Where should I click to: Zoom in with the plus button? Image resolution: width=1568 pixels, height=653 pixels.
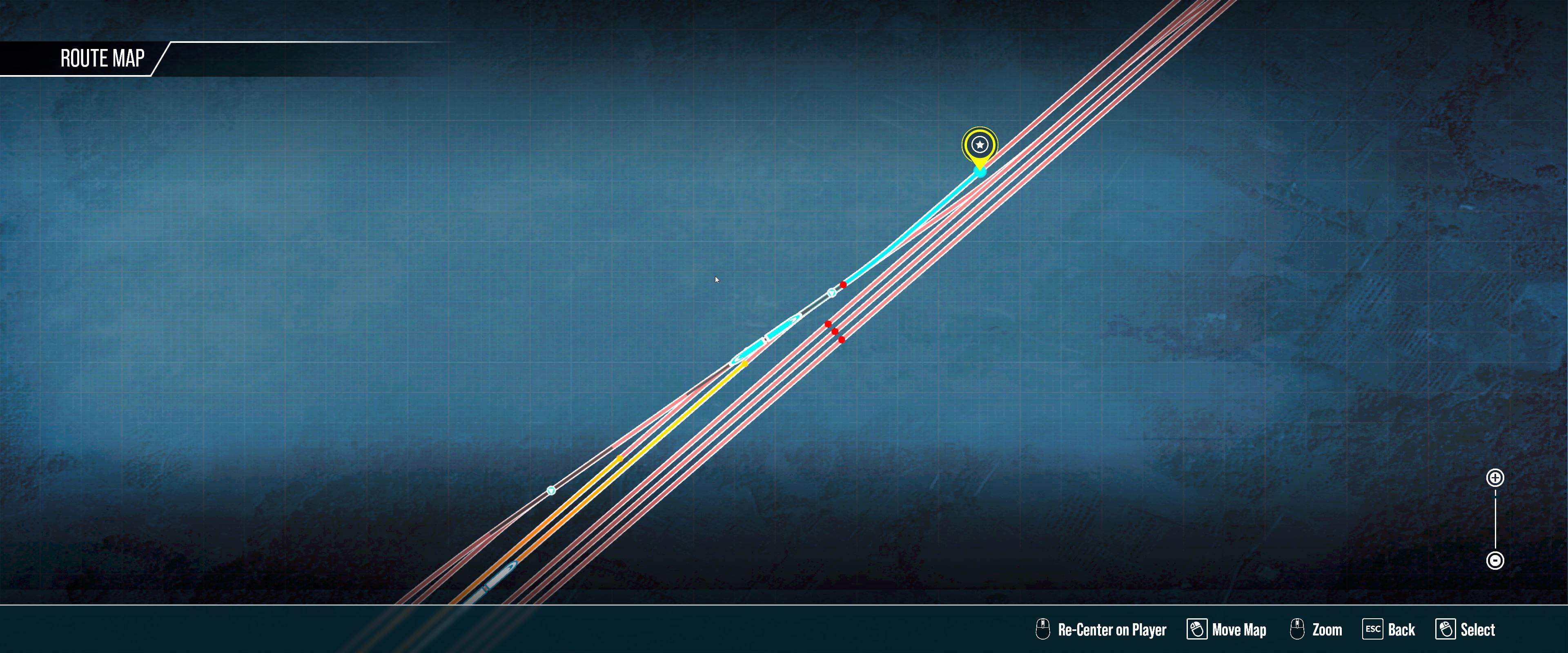click(1495, 478)
